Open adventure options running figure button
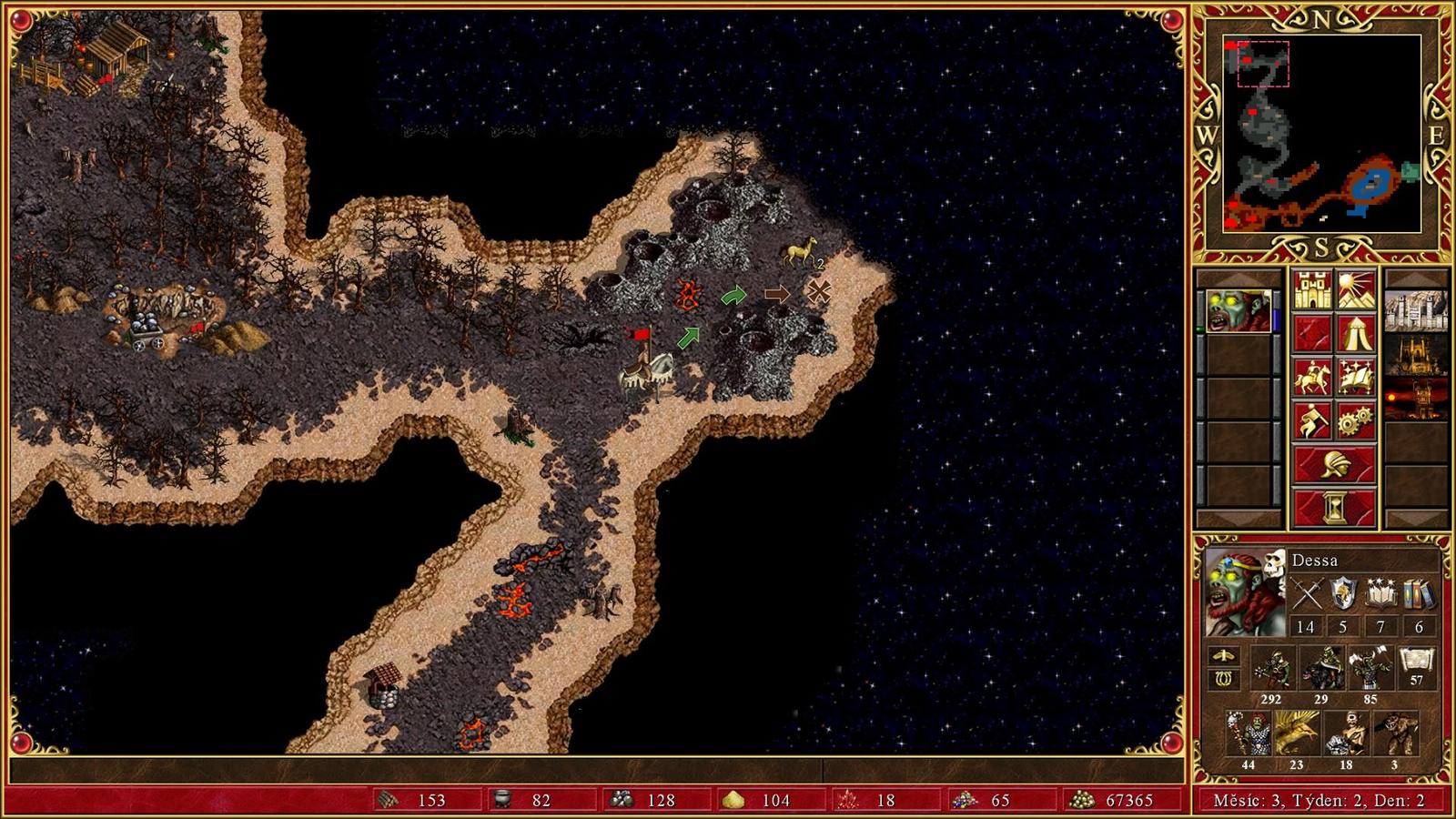The image size is (1456, 819). (x=1311, y=420)
